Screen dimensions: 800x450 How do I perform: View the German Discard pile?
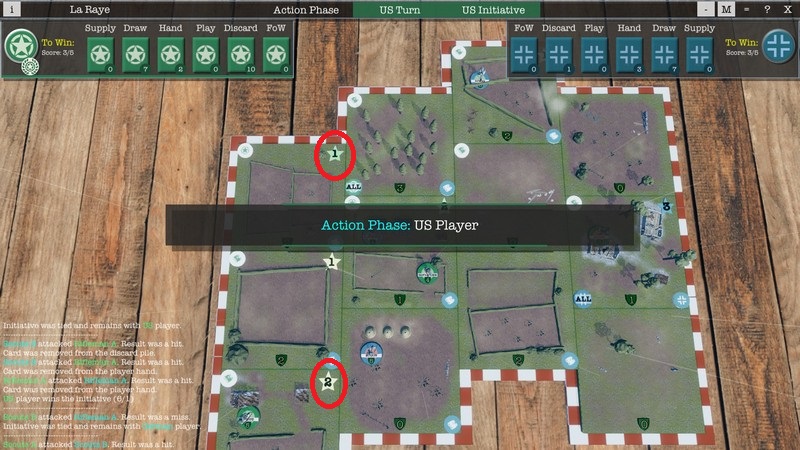point(558,53)
